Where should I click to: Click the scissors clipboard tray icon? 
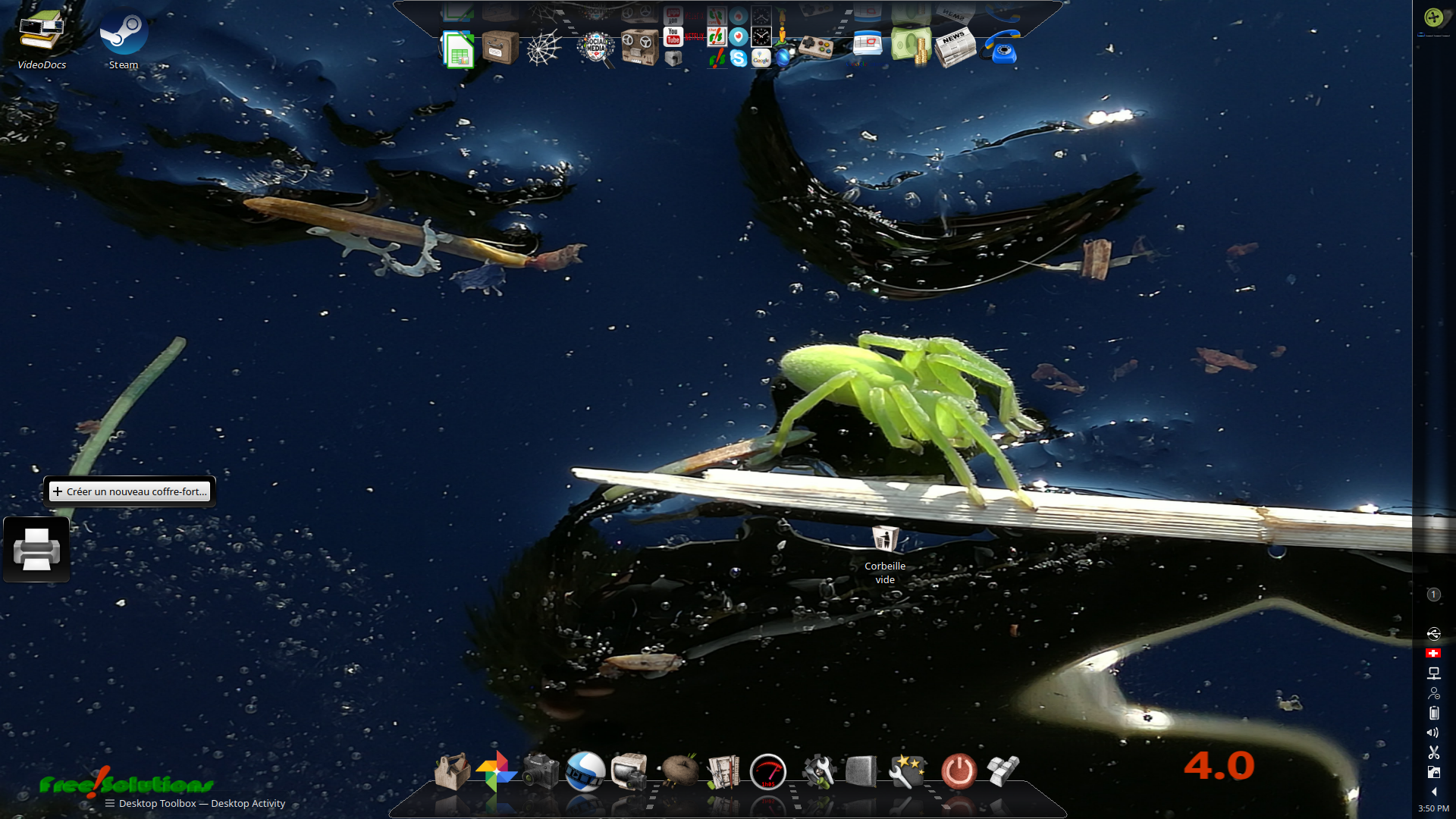coord(1433,752)
